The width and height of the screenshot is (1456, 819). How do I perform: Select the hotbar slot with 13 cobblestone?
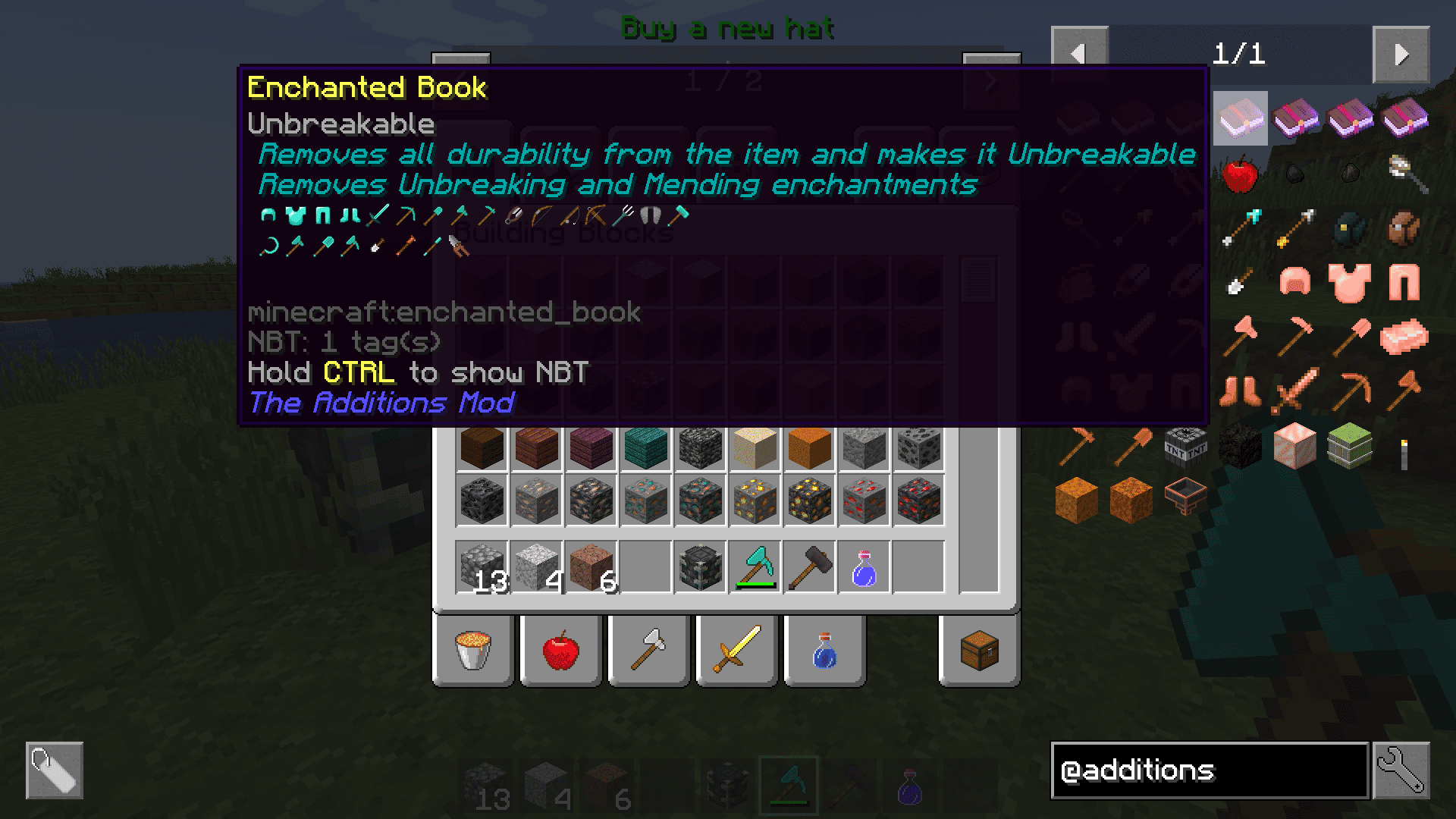pos(482,567)
